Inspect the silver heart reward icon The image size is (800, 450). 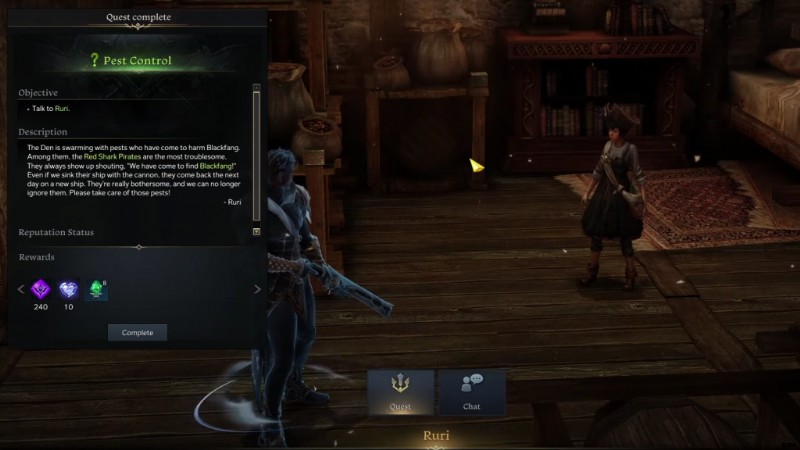pos(69,290)
